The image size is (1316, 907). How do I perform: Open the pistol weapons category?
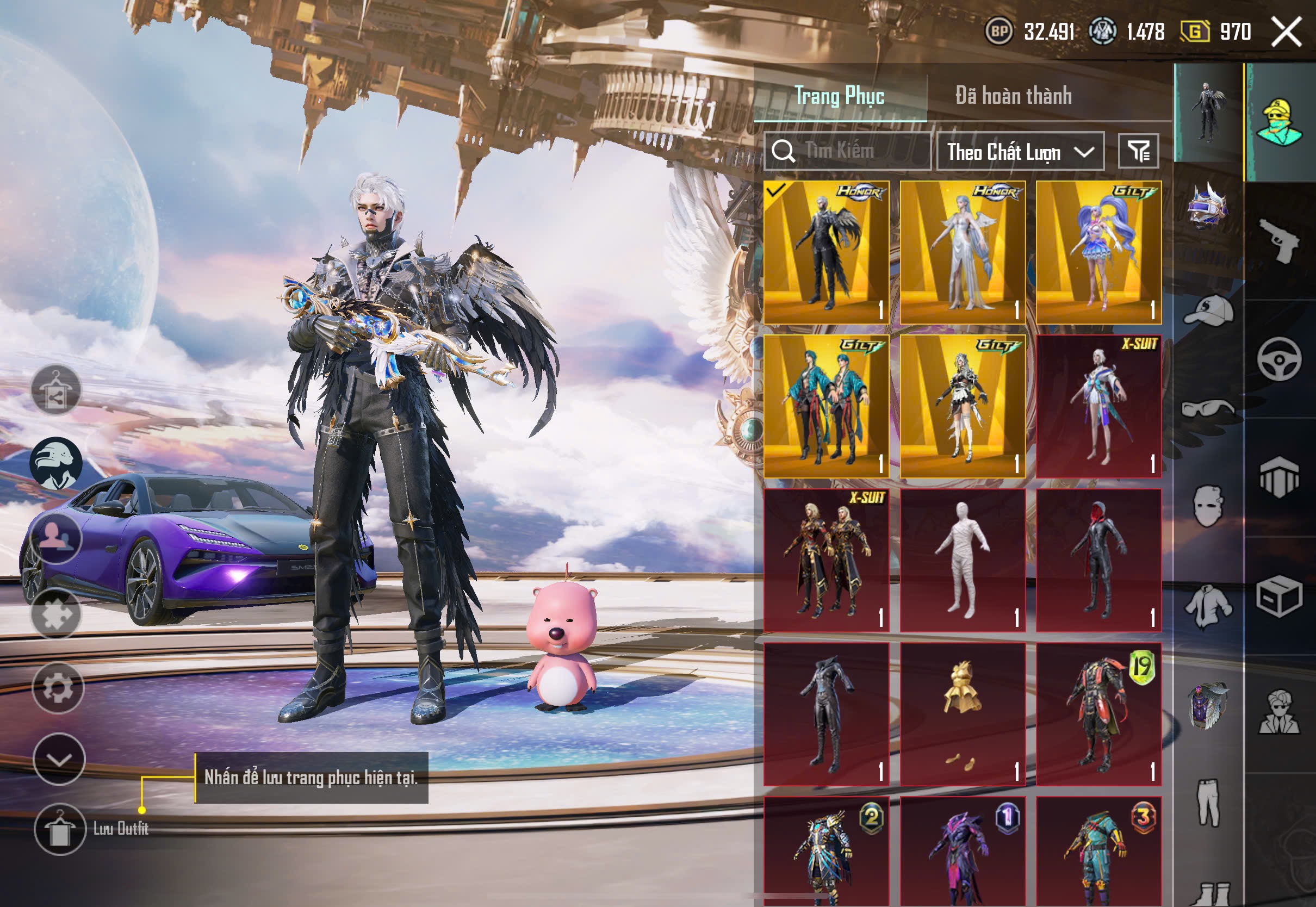pos(1280,240)
